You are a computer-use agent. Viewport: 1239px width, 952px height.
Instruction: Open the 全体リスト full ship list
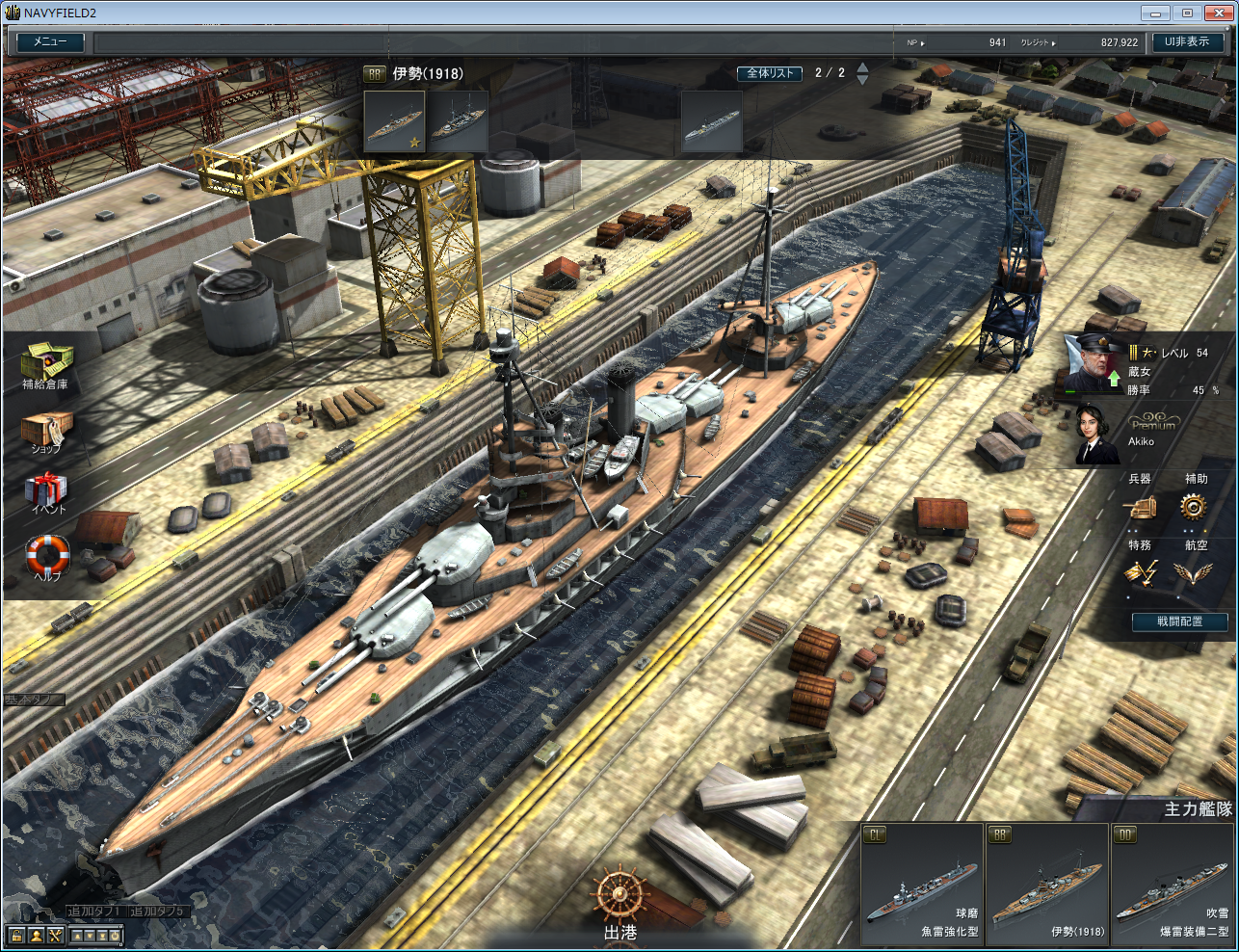tap(770, 73)
